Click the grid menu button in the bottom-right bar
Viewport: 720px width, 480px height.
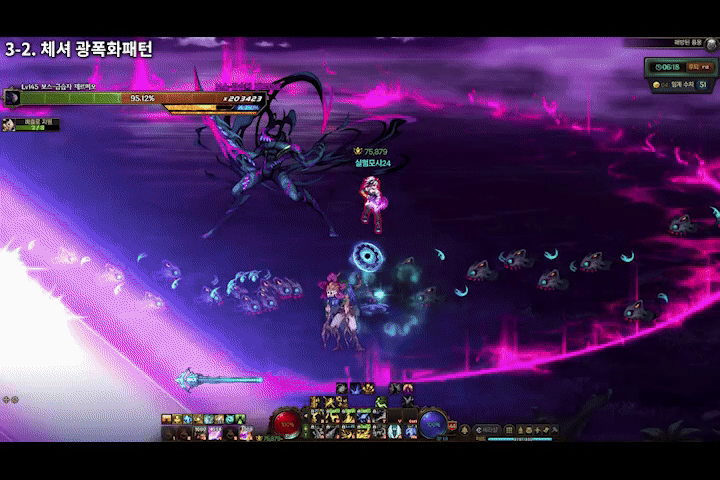coord(511,429)
